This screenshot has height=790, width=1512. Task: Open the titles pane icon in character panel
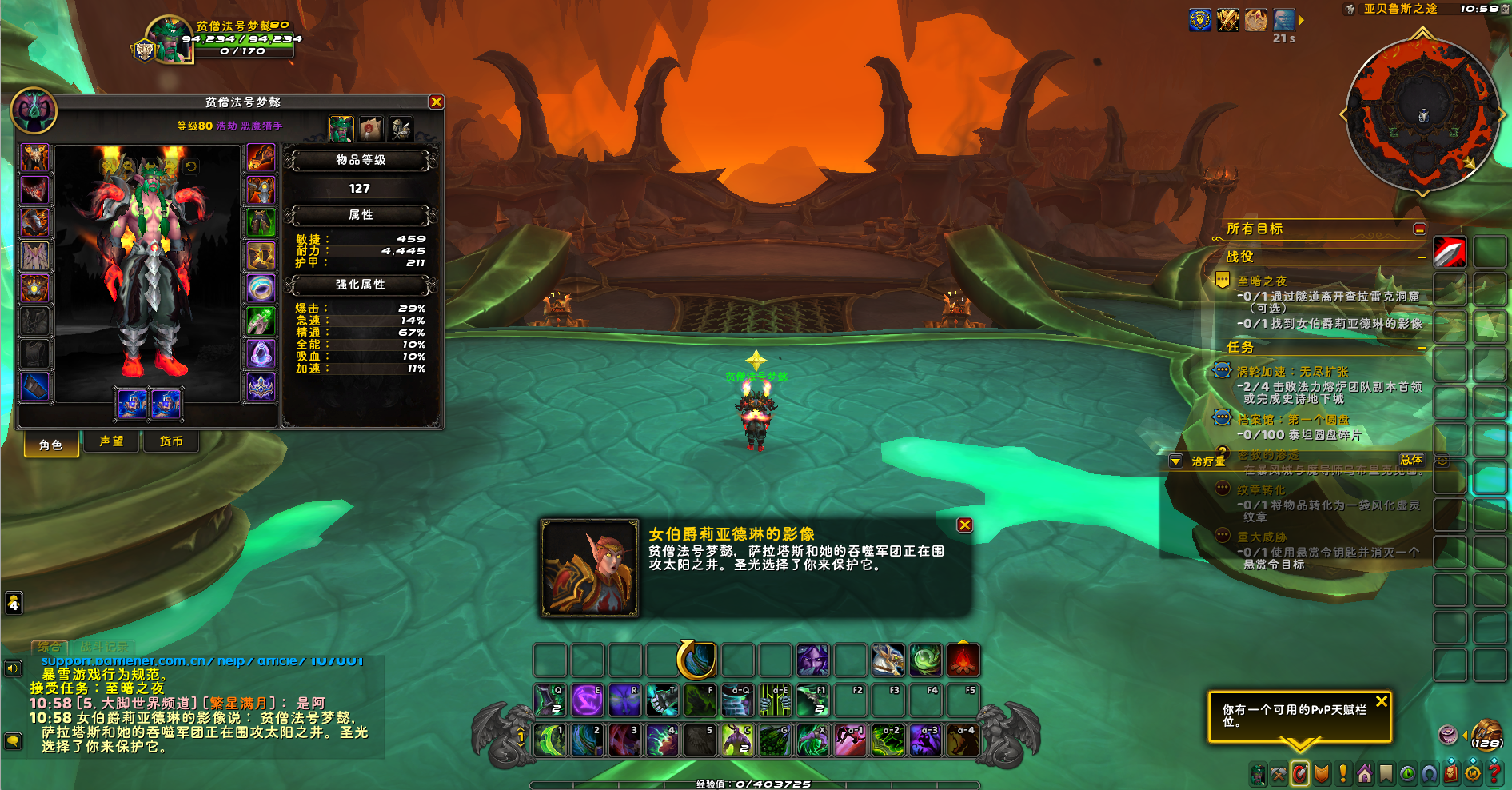click(371, 128)
